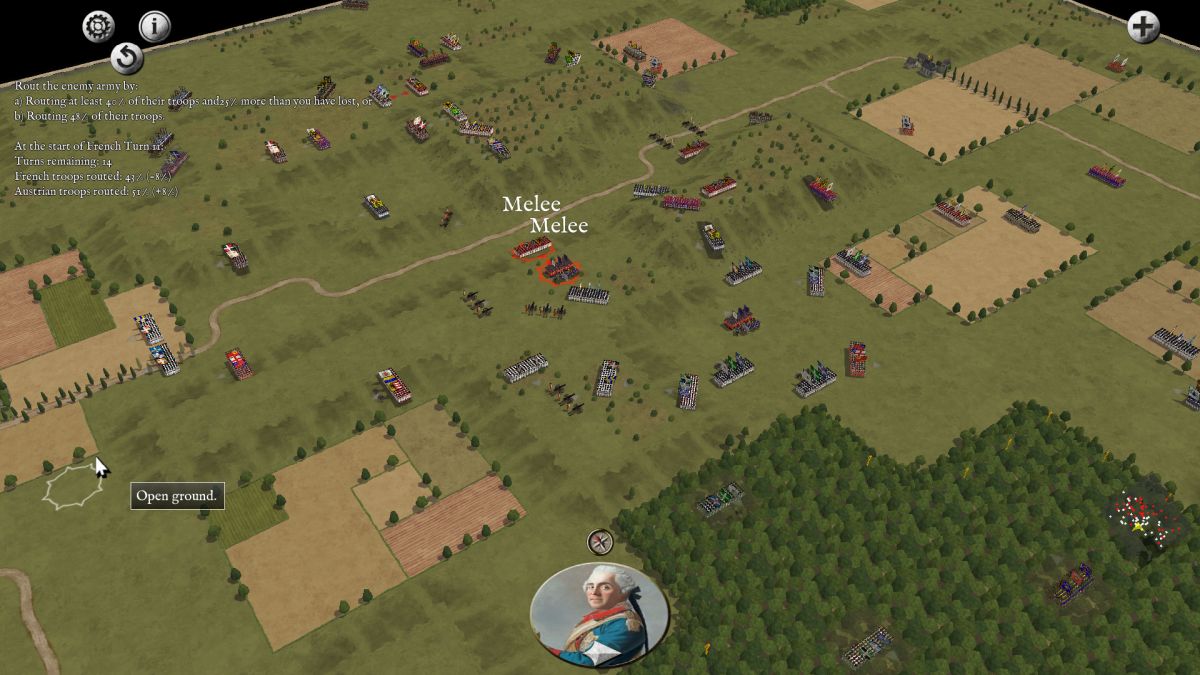Select the general's oval portrait

pyautogui.click(x=599, y=614)
